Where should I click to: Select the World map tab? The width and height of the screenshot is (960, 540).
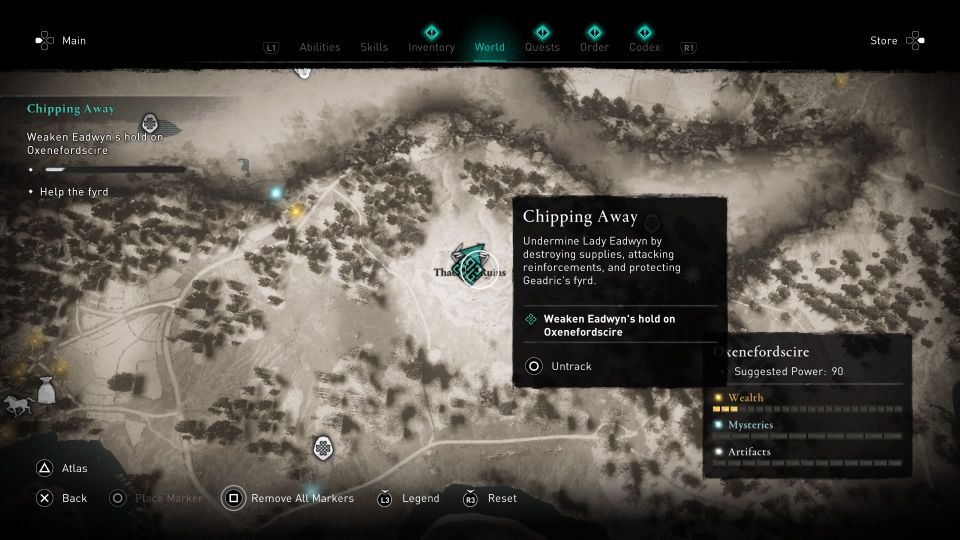click(x=490, y=47)
